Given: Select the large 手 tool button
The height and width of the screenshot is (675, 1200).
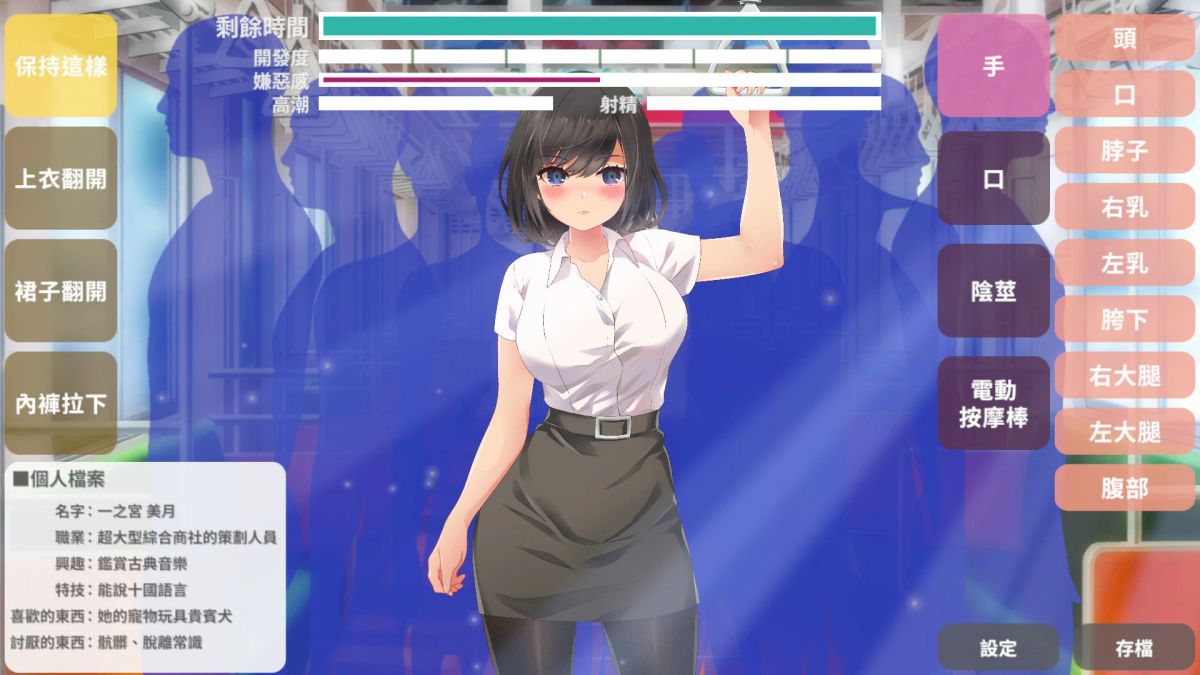Looking at the screenshot, I should (993, 67).
